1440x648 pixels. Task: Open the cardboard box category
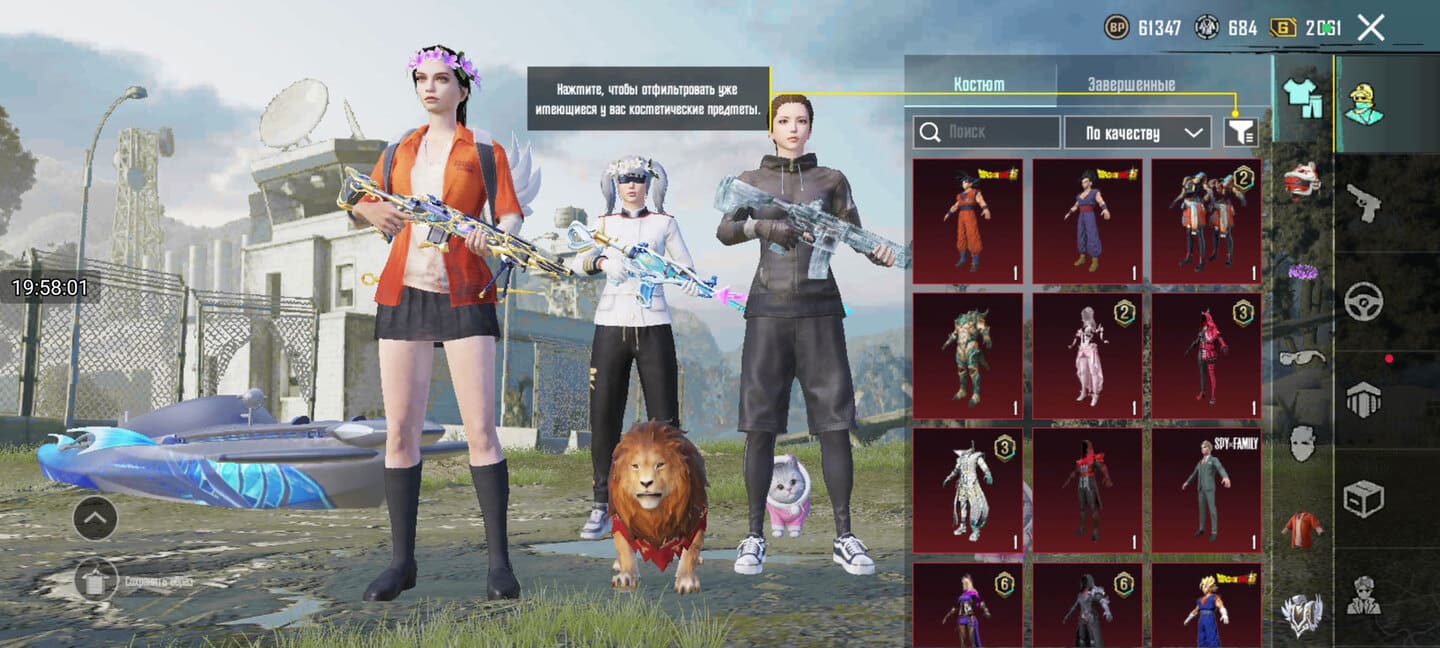point(1363,497)
